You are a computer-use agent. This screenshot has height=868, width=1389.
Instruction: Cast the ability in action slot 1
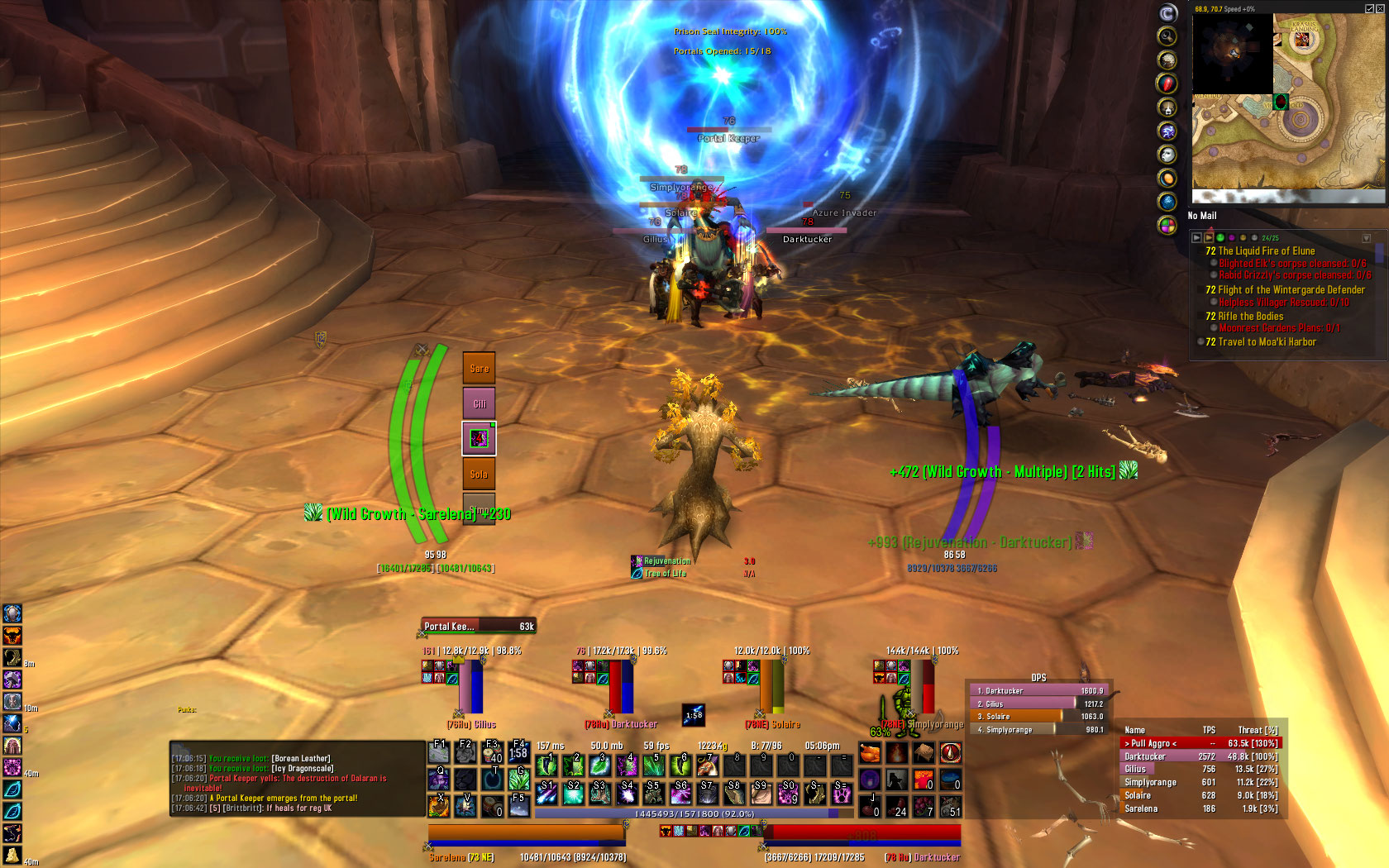pos(547,765)
